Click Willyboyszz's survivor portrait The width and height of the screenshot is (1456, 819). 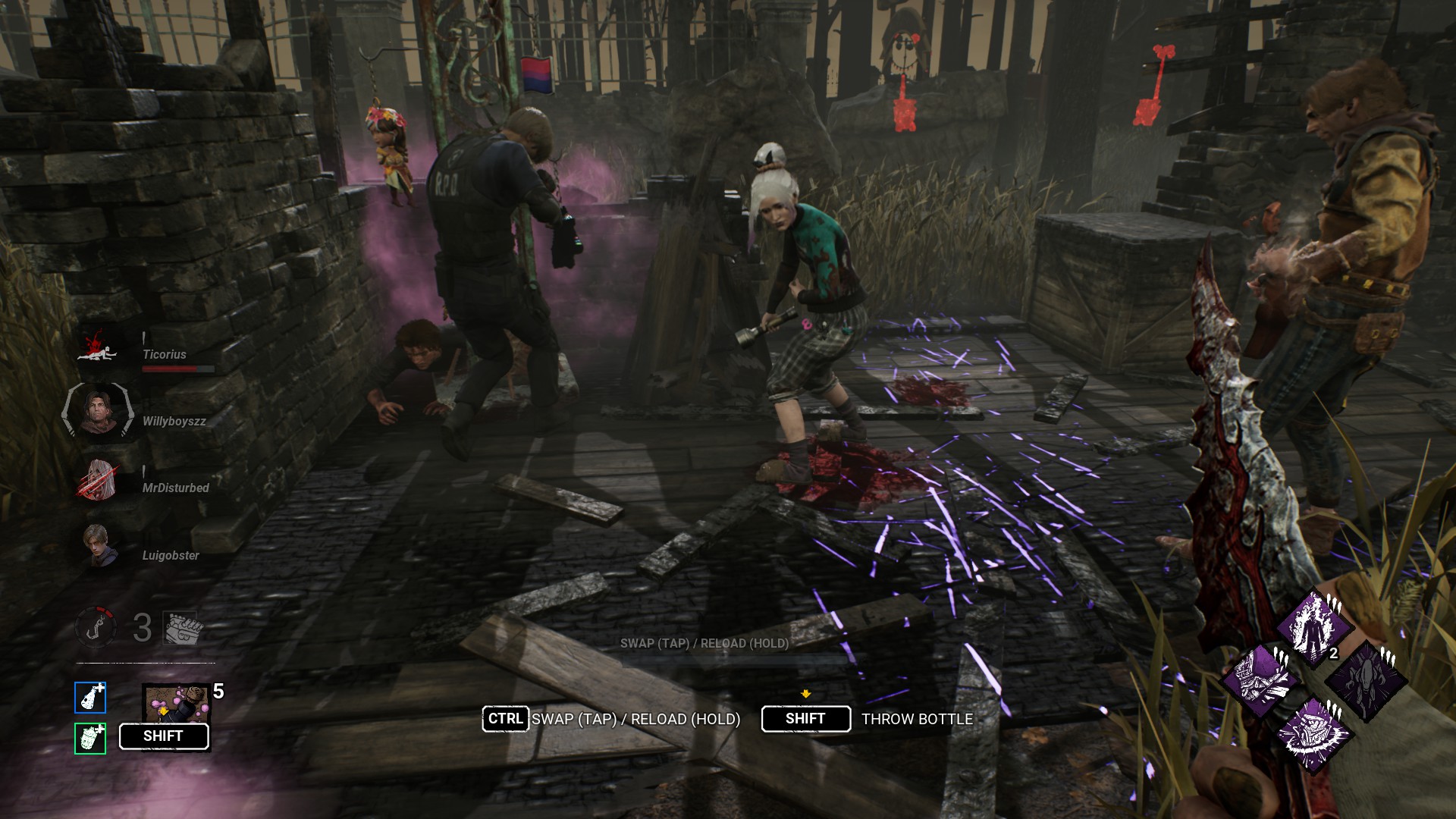98,412
